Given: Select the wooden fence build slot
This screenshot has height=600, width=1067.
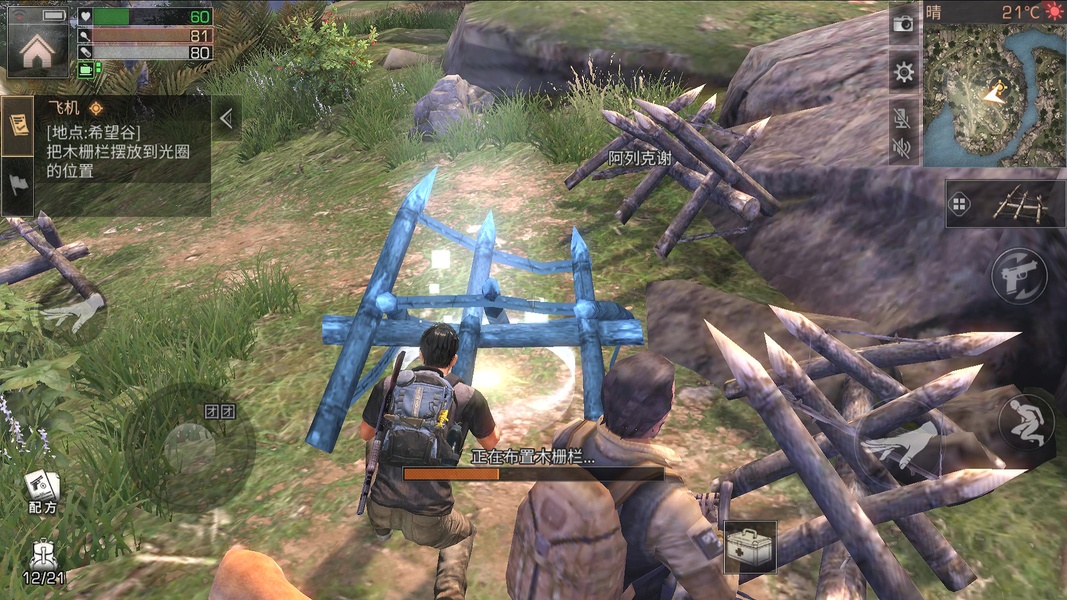Looking at the screenshot, I should click(x=1005, y=204).
